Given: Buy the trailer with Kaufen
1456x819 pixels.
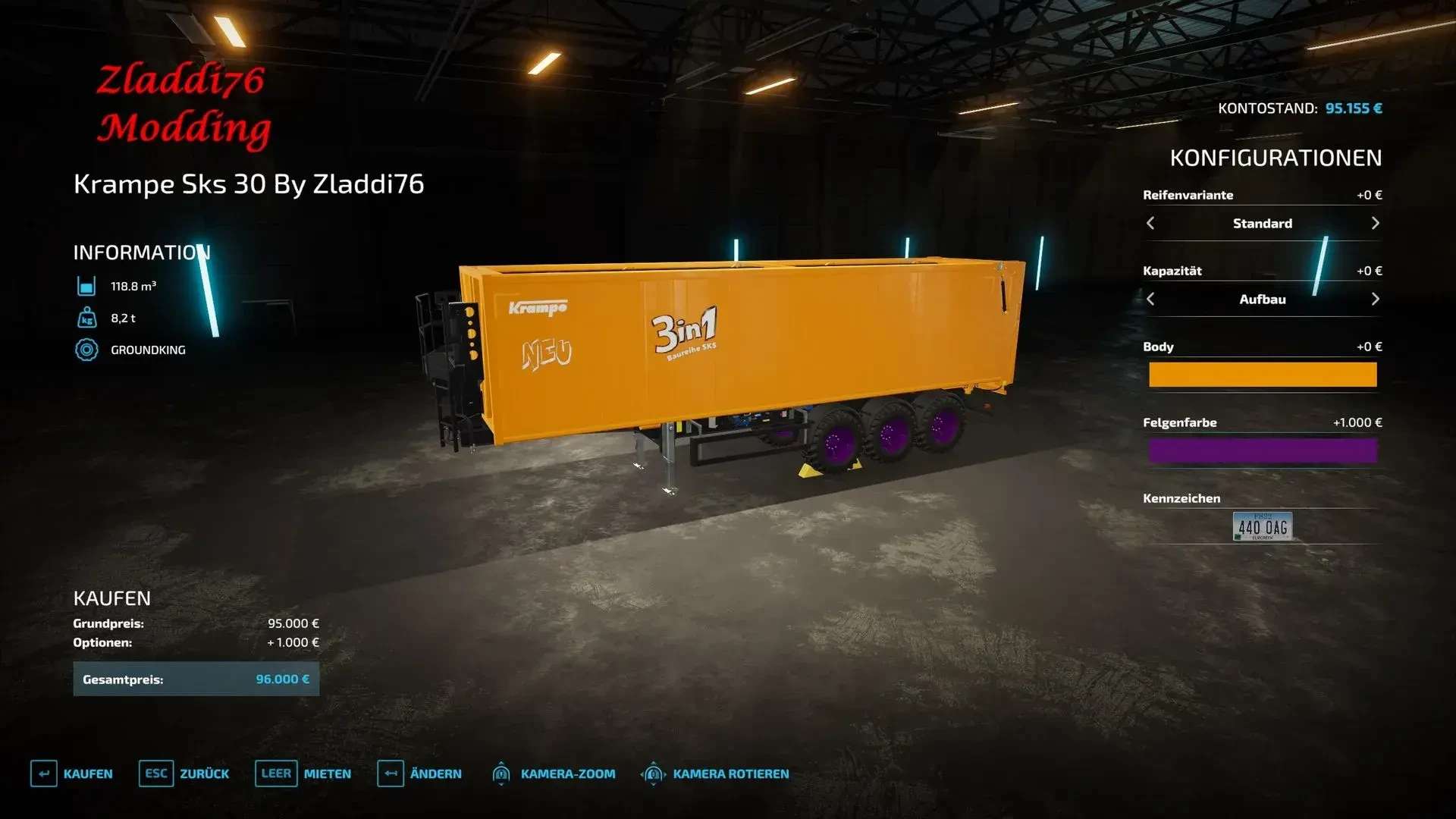Looking at the screenshot, I should (72, 773).
